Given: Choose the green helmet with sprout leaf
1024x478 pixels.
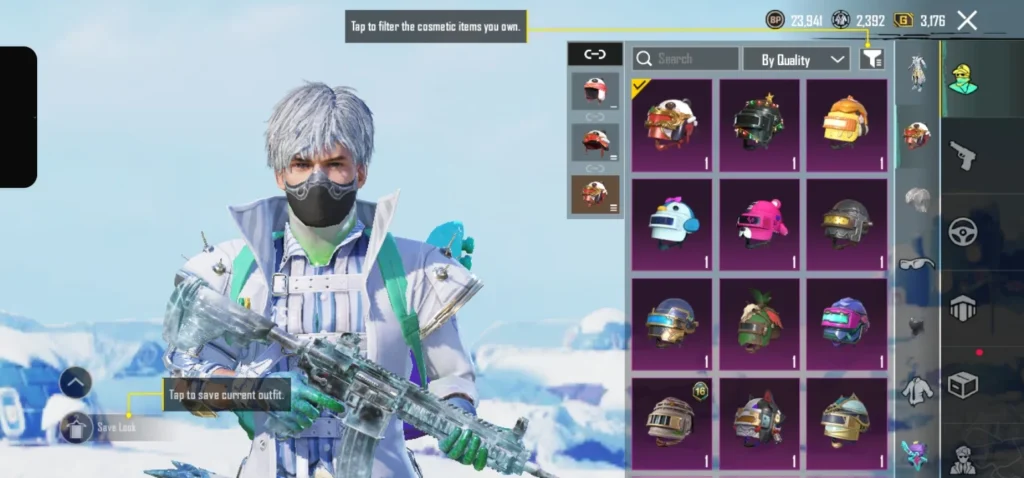Looking at the screenshot, I should (x=759, y=324).
